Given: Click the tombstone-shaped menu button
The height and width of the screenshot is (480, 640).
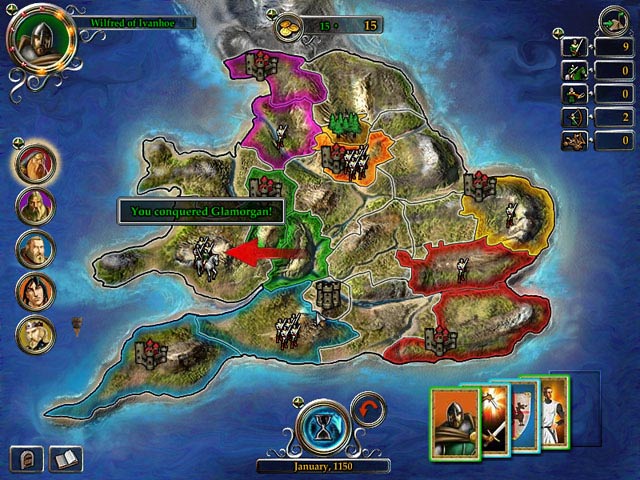Looking at the screenshot, I should click(x=25, y=458).
